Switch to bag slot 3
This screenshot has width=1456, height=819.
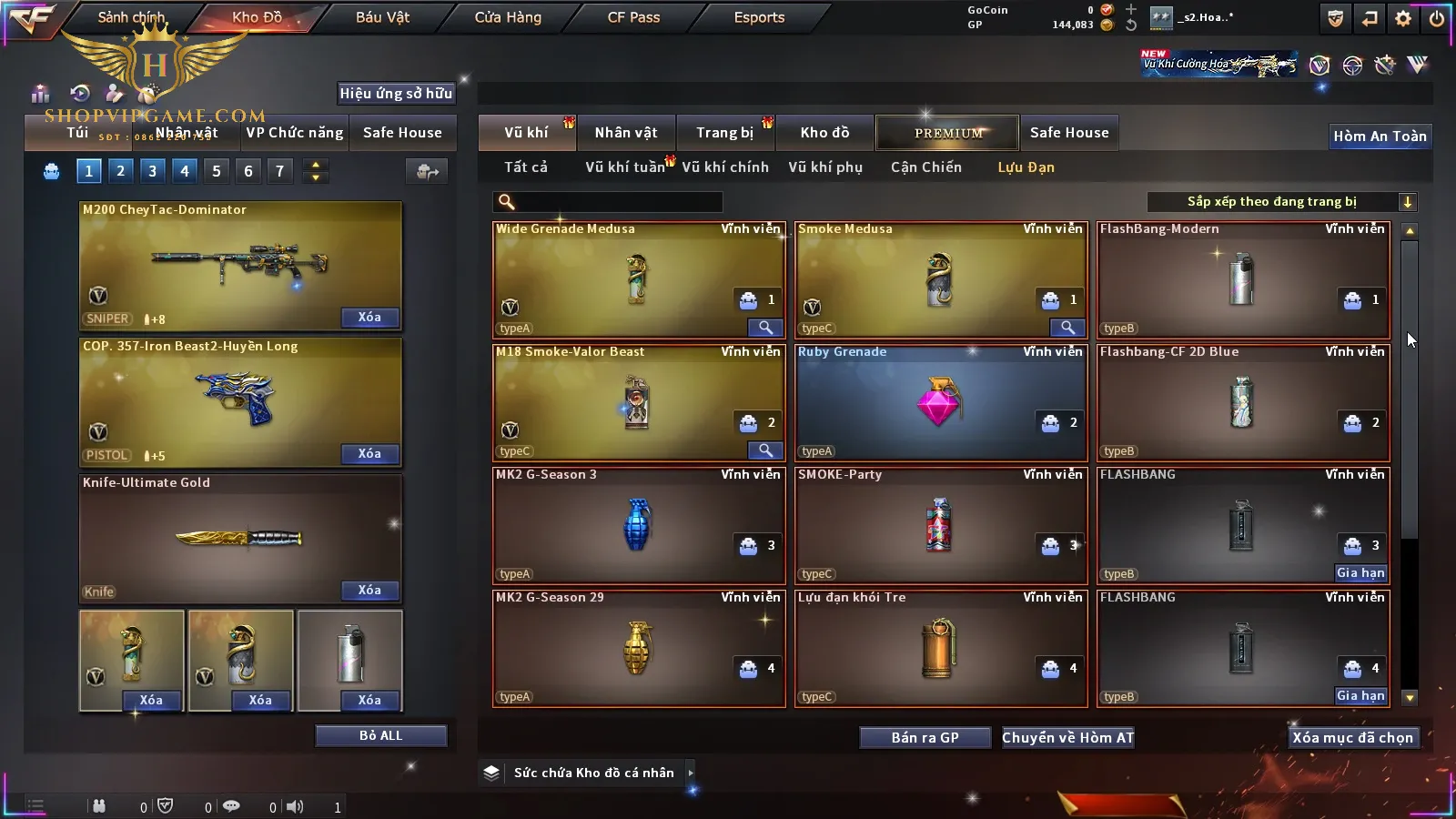tap(152, 171)
